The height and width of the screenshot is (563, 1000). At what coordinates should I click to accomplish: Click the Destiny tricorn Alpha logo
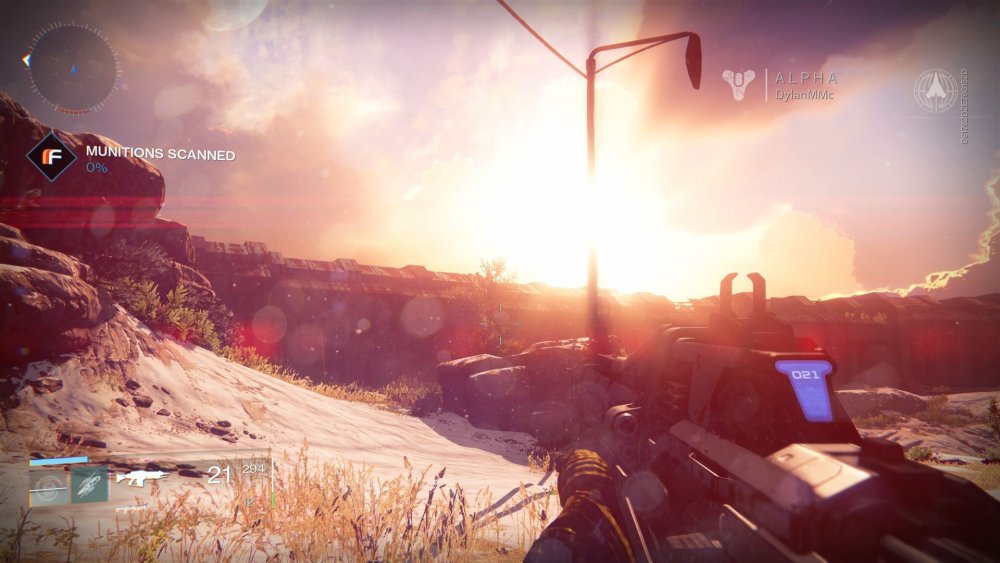pos(741,84)
